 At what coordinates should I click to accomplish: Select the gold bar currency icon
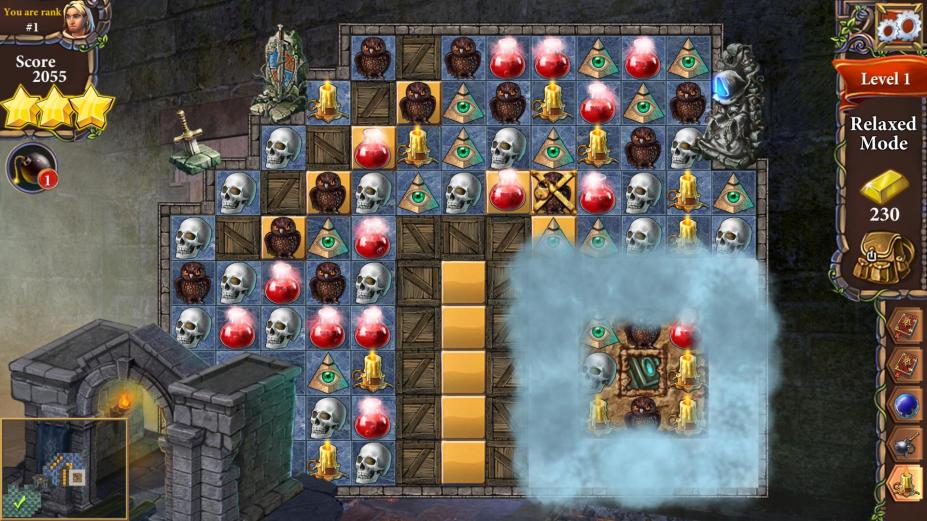[884, 184]
